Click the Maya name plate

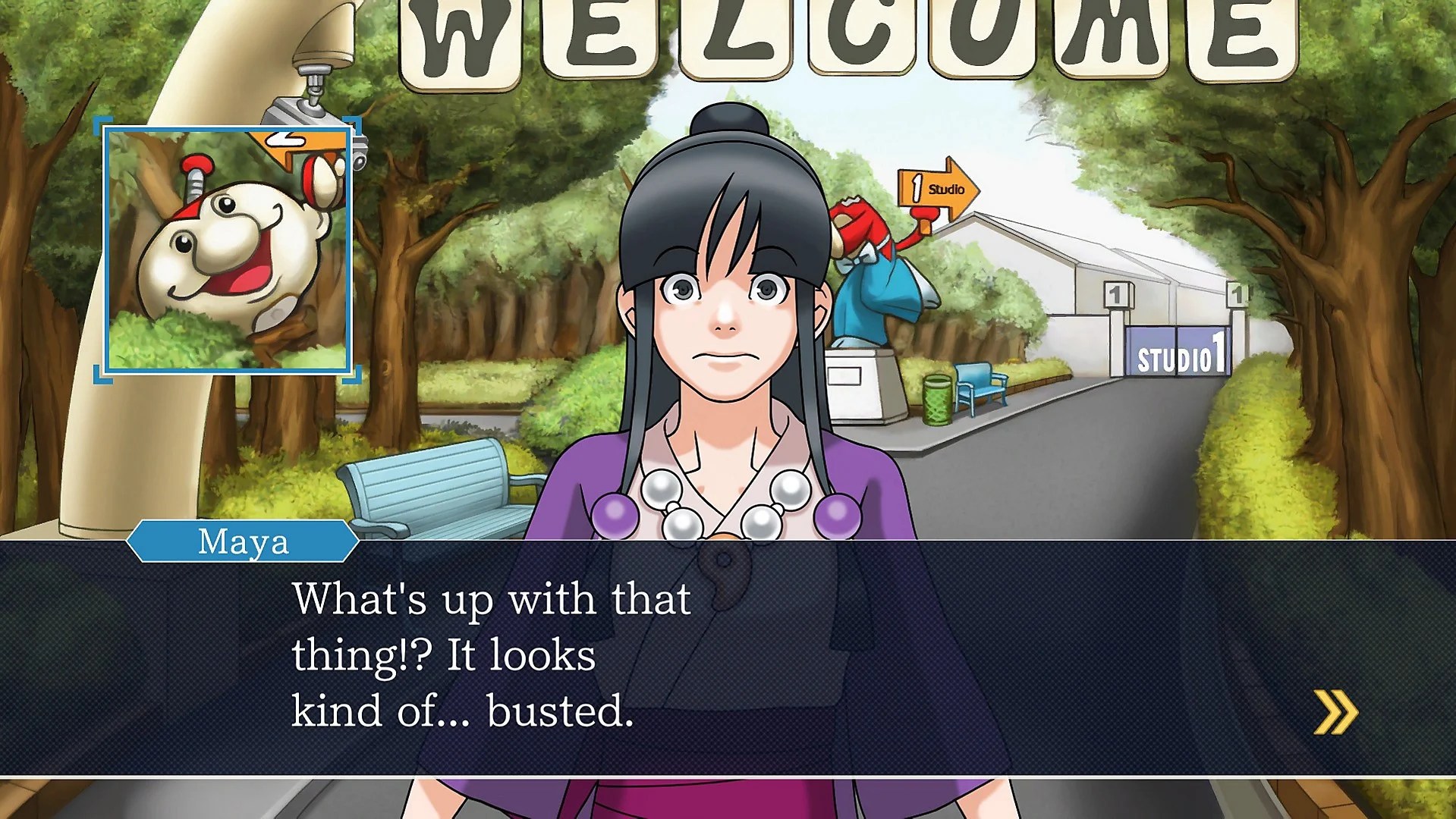click(x=244, y=542)
